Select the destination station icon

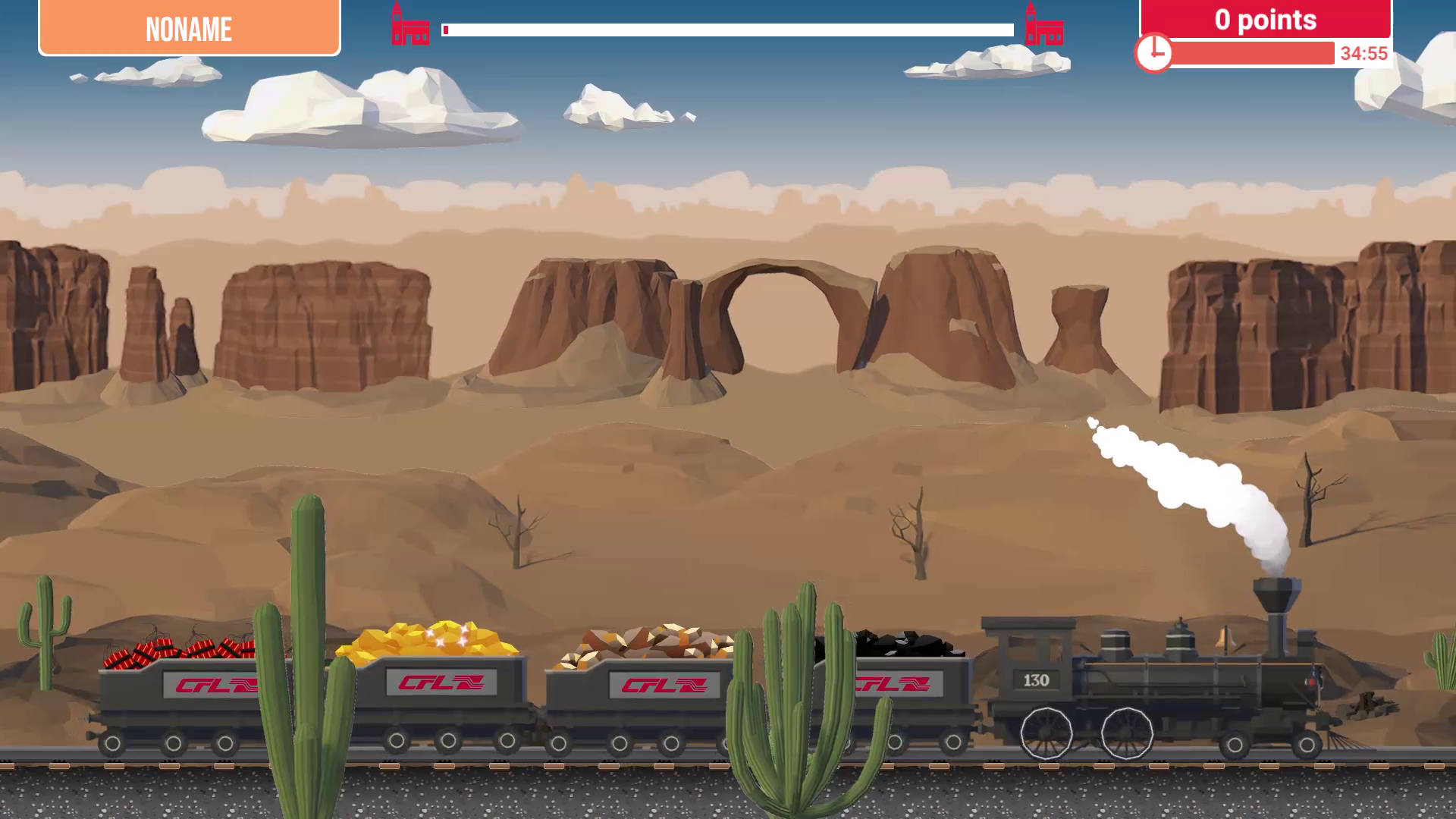pyautogui.click(x=1043, y=26)
